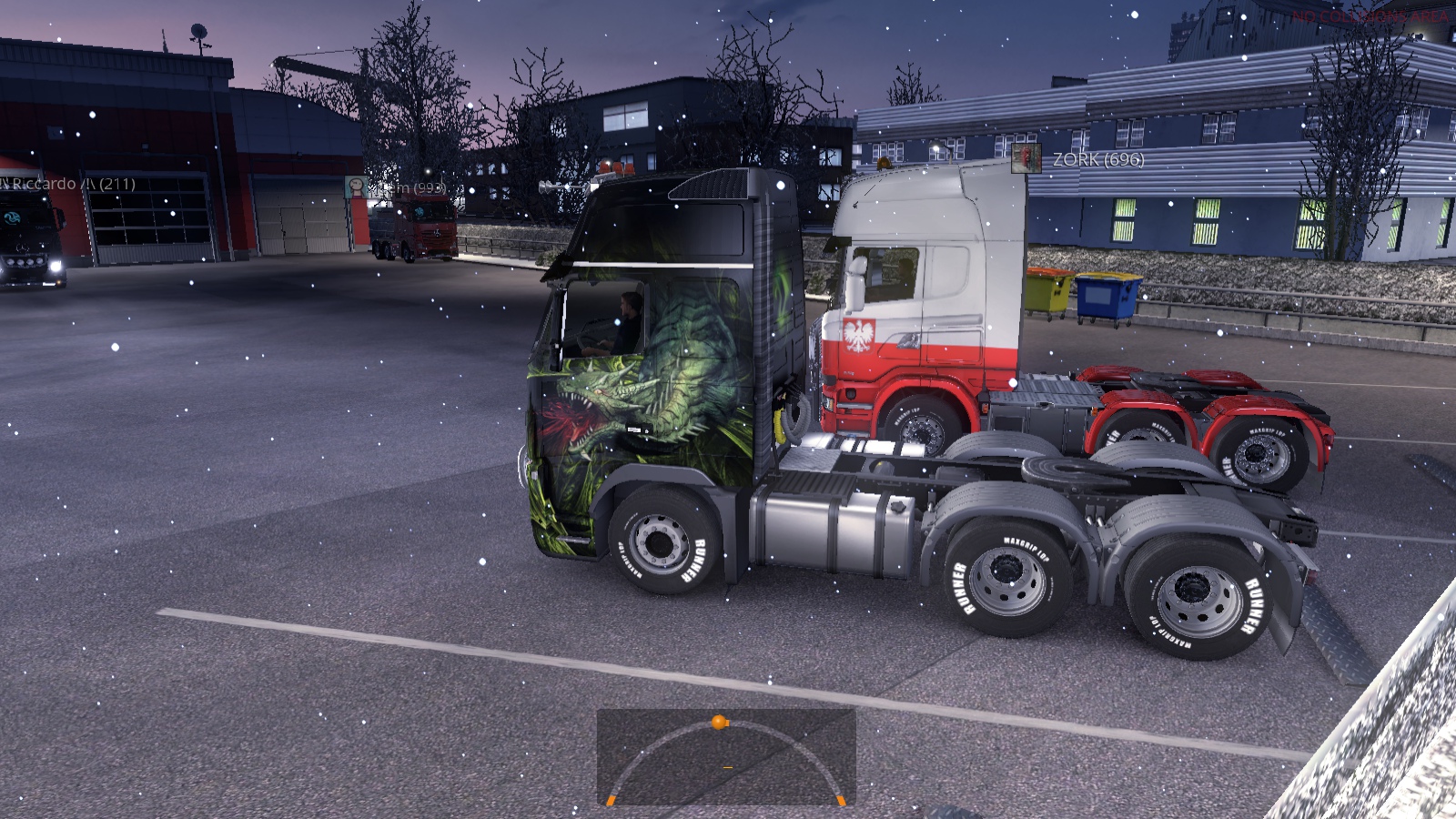Select the ZORK (696) player name tag
This screenshot has width=1456, height=819.
tap(1098, 159)
